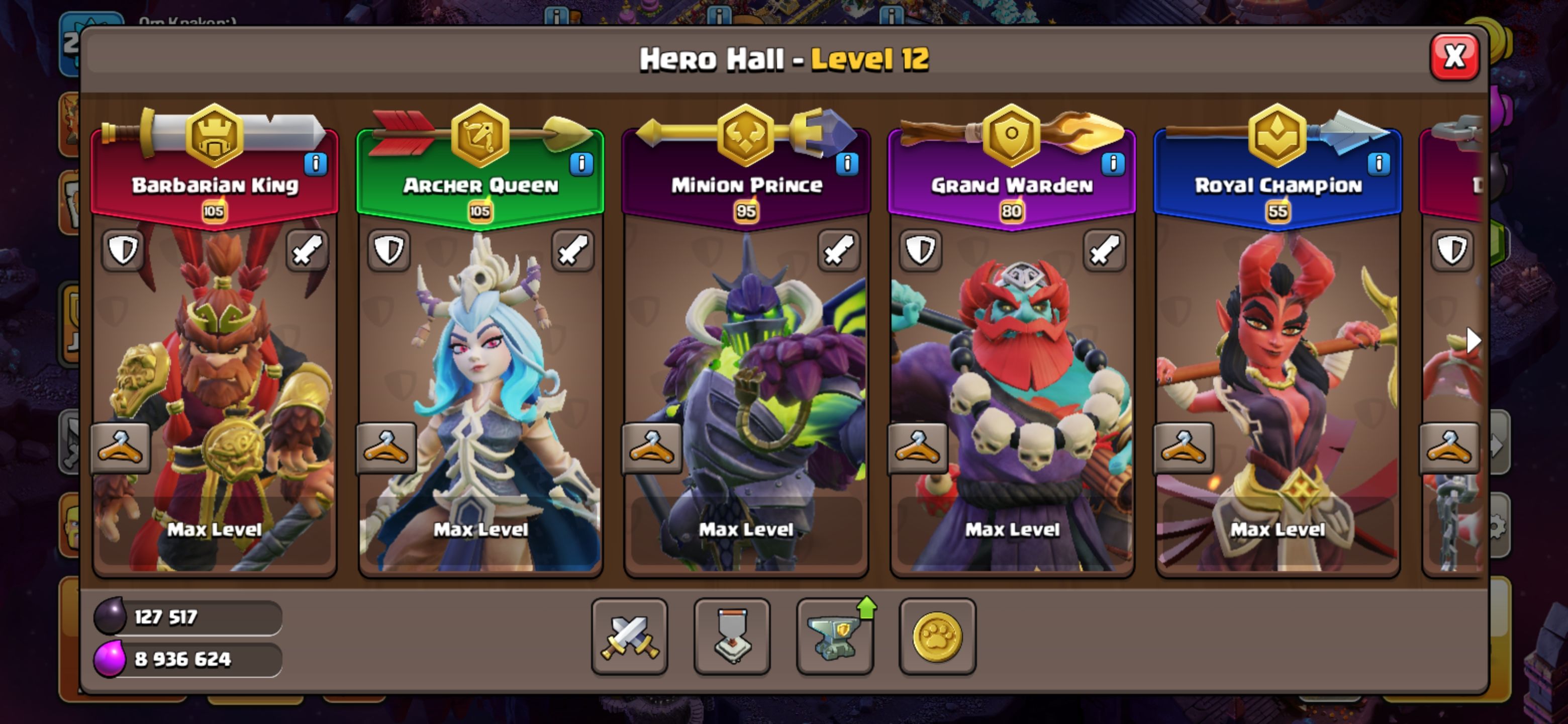Toggle Archer Queen shield defense mode
Viewport: 1568px width, 724px height.
[389, 250]
